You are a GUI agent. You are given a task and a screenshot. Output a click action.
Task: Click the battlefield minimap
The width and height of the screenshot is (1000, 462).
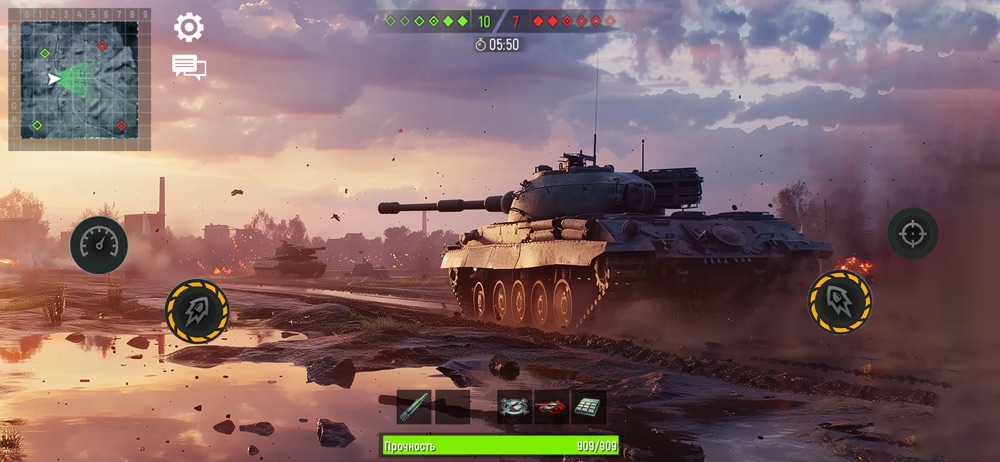point(79,80)
